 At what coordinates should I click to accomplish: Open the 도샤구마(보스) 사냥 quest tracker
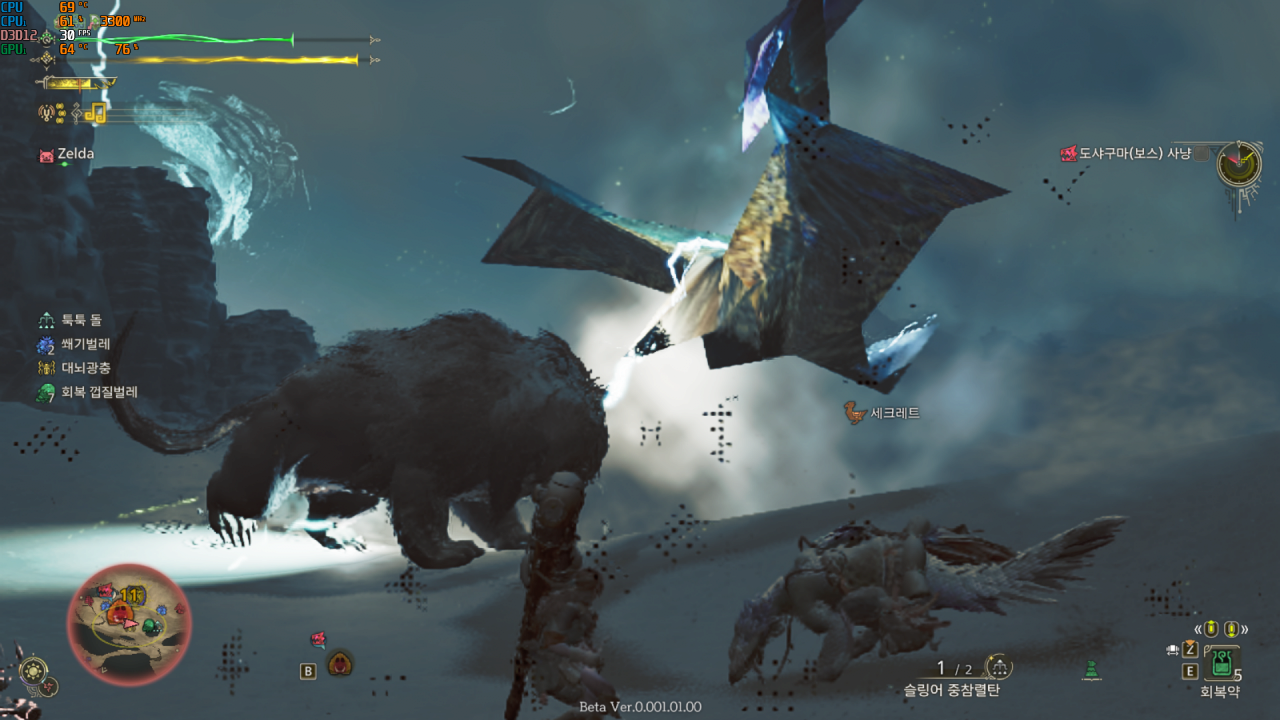click(x=1126, y=154)
